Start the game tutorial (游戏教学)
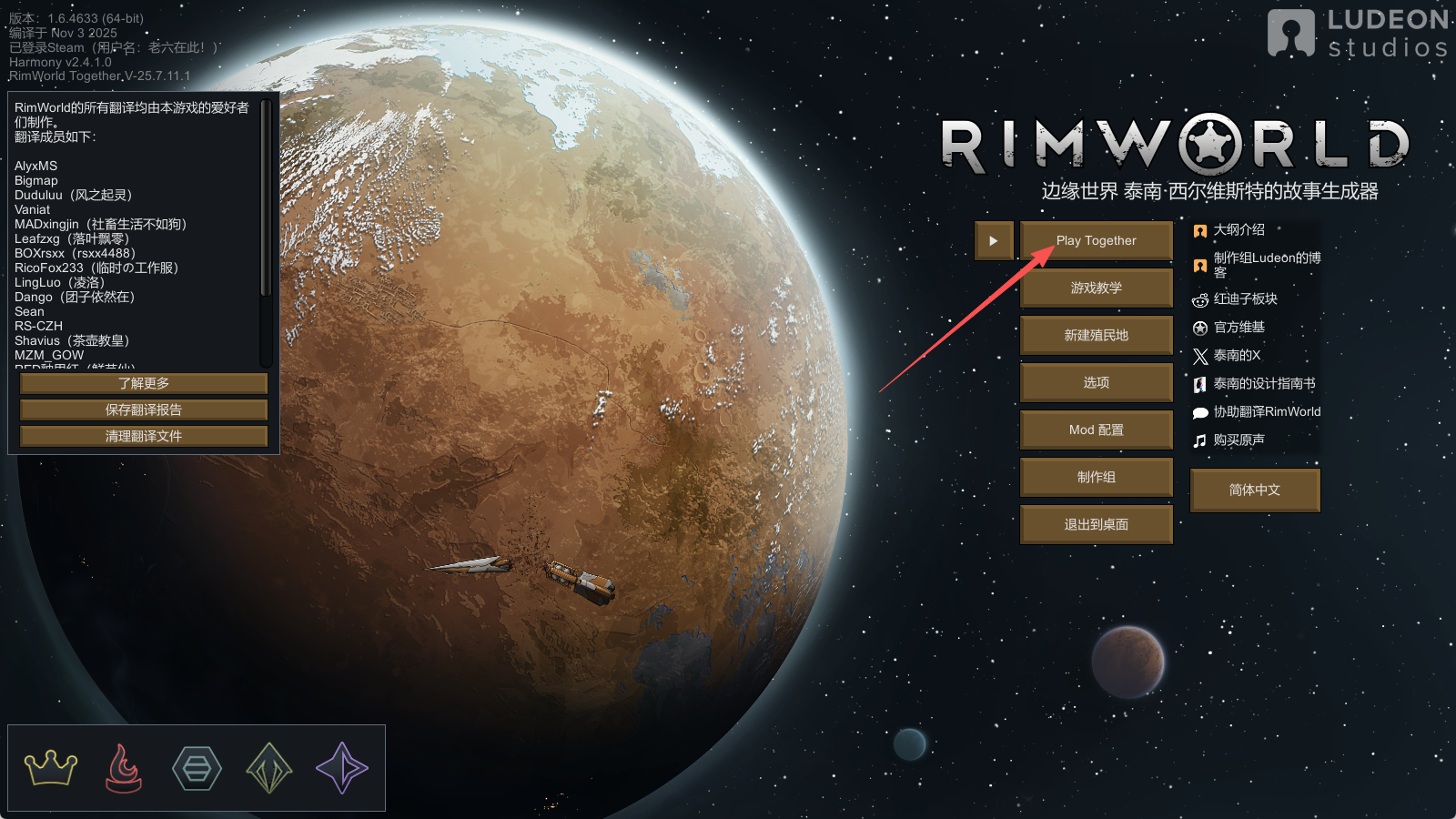1456x819 pixels. [x=1096, y=288]
